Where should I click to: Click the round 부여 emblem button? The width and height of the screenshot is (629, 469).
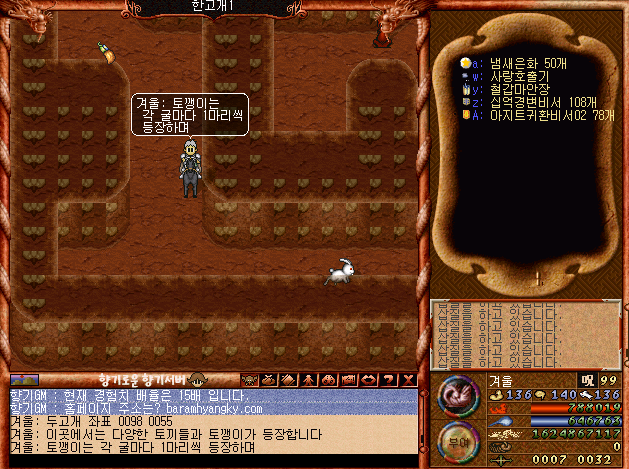coord(457,436)
